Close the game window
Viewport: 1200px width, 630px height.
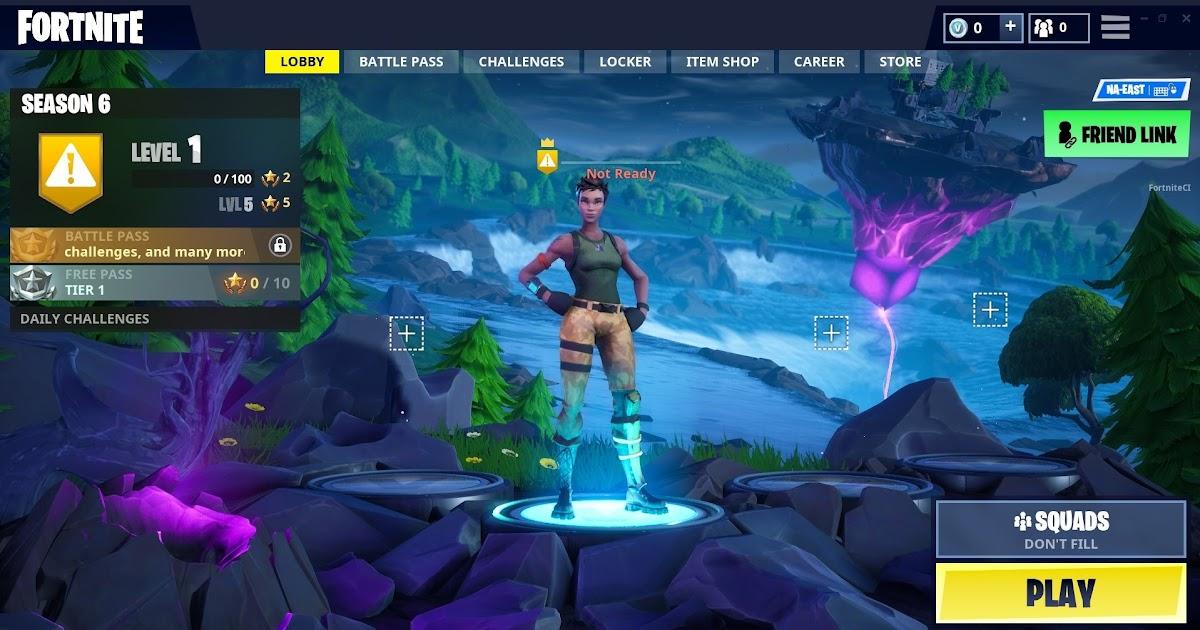tap(1184, 18)
